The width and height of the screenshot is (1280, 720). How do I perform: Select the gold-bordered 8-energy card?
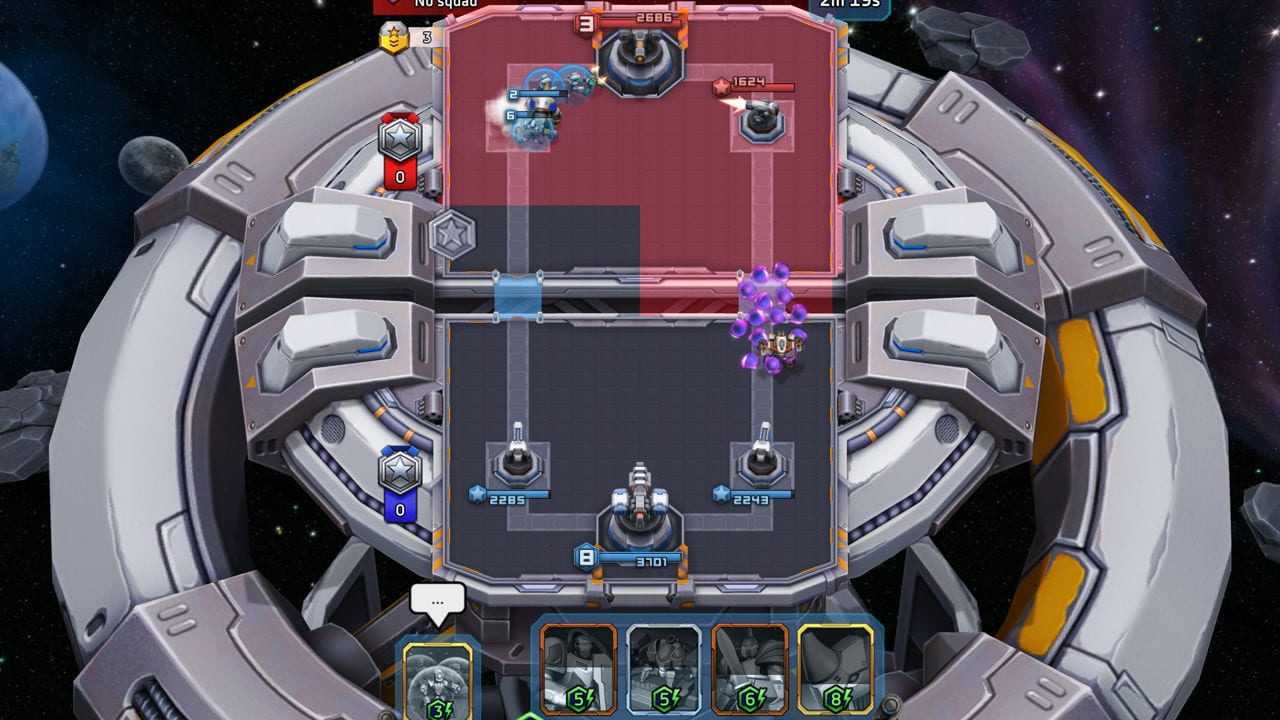point(836,668)
